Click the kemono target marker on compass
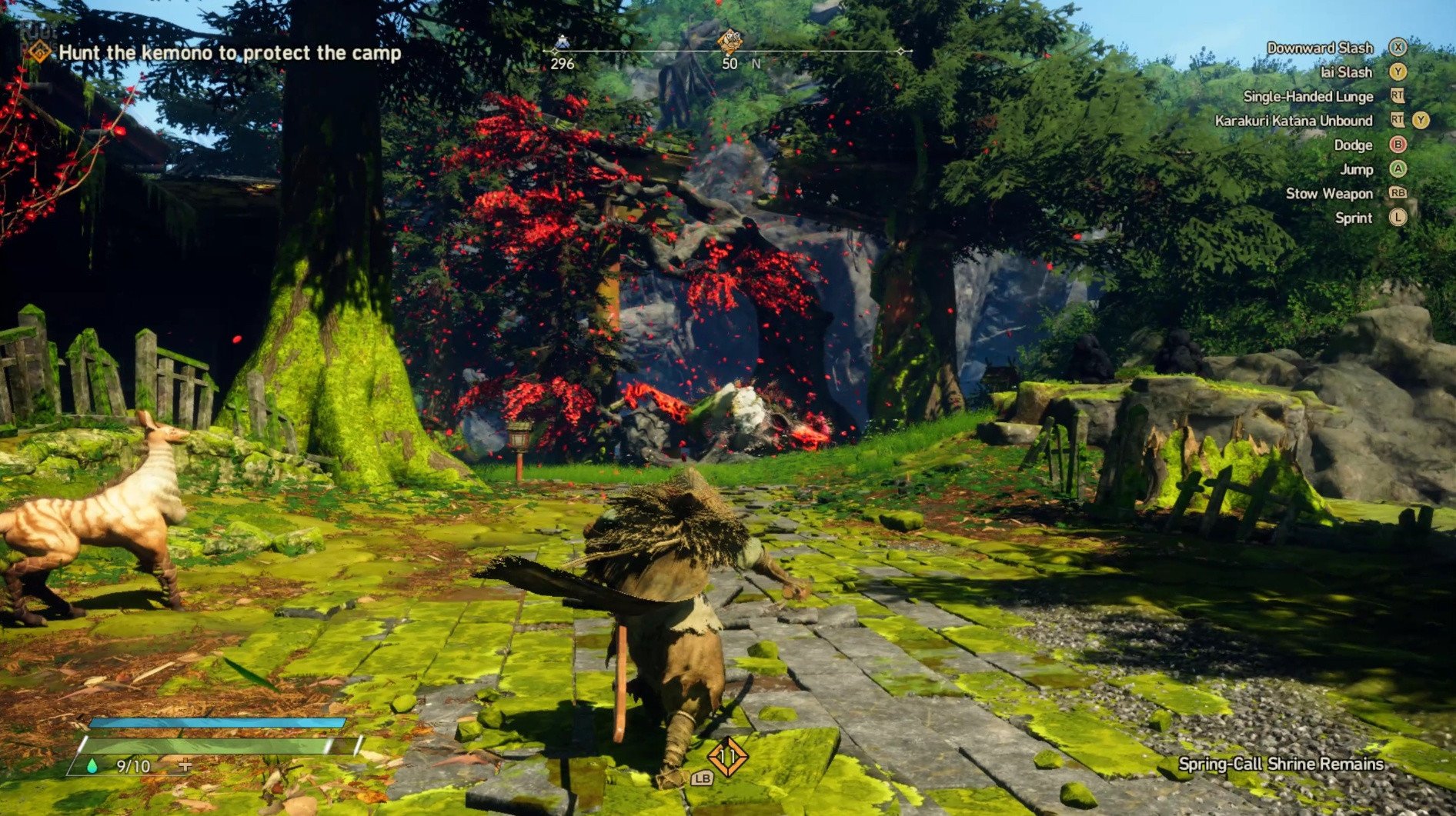 pos(729,41)
